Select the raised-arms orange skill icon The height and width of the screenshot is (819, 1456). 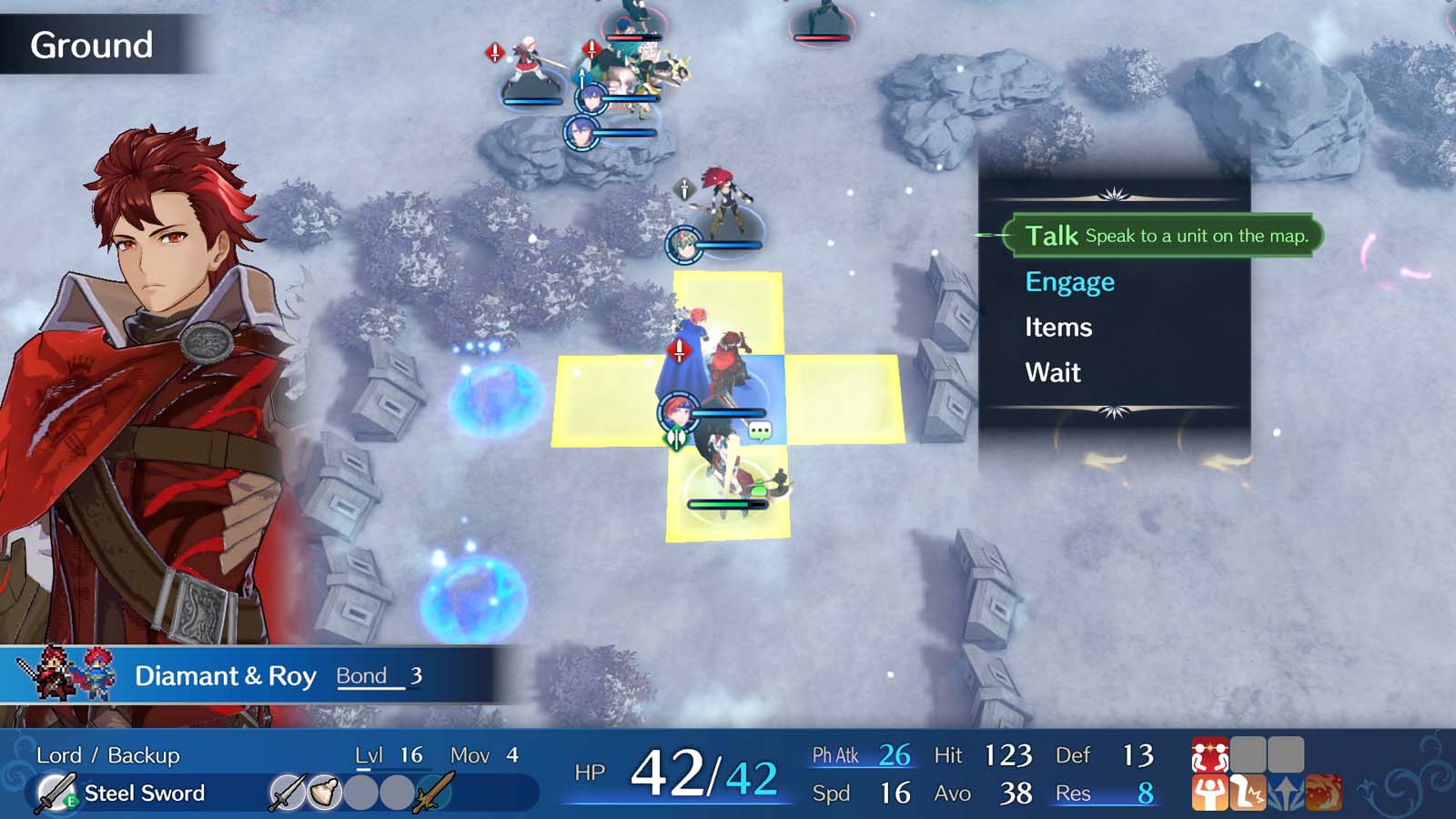point(1209,793)
